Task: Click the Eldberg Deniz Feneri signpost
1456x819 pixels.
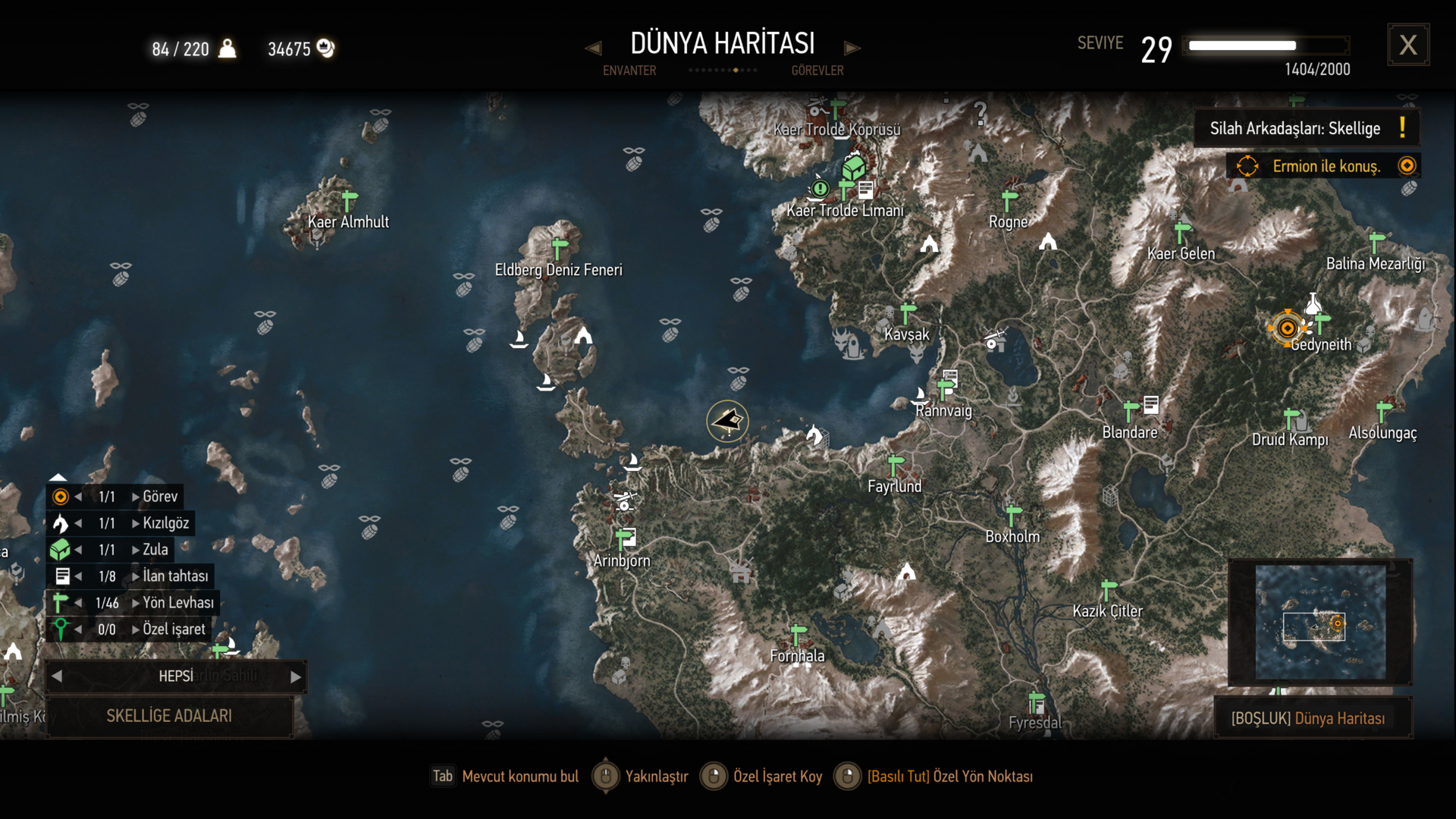Action: tap(560, 248)
